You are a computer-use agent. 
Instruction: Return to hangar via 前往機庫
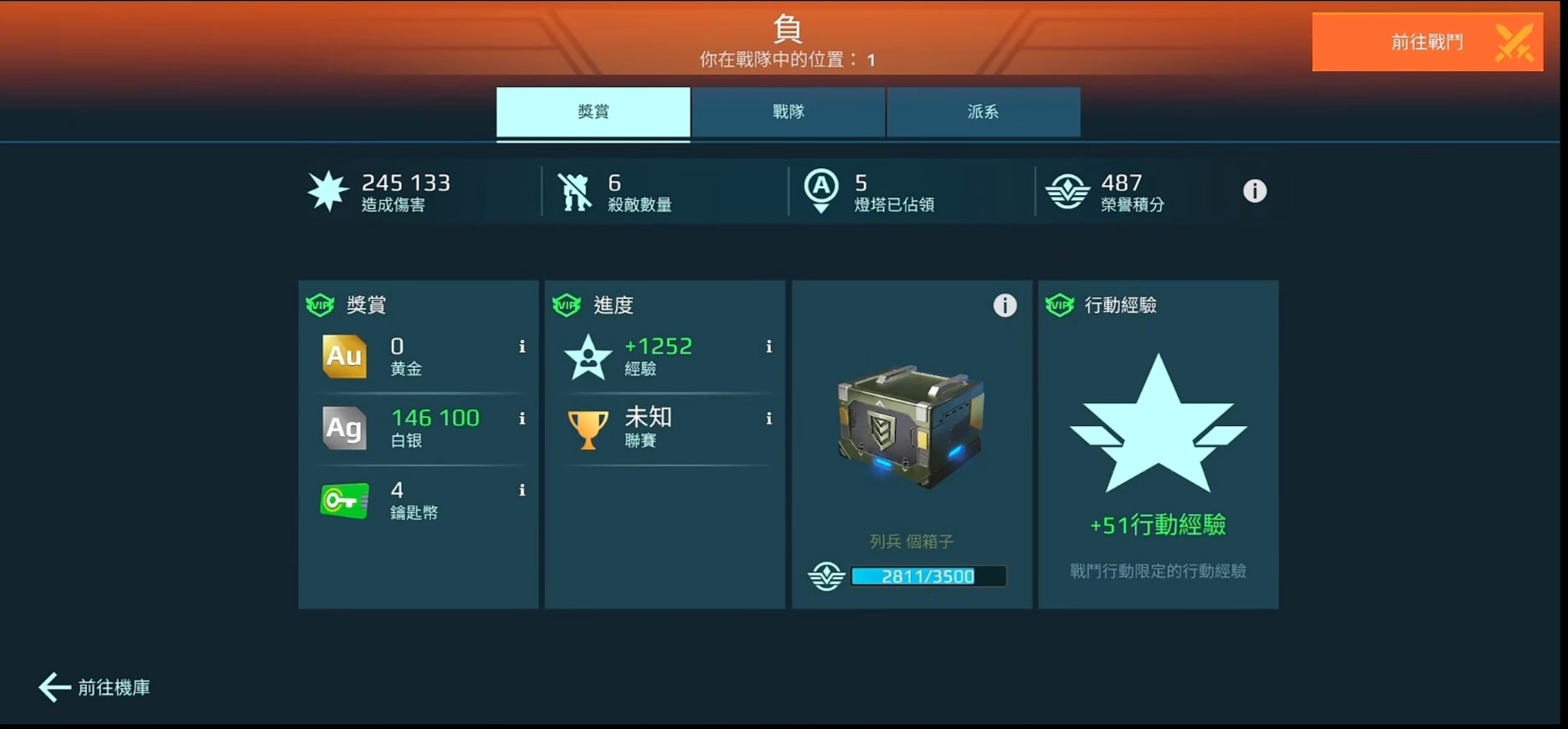point(95,687)
